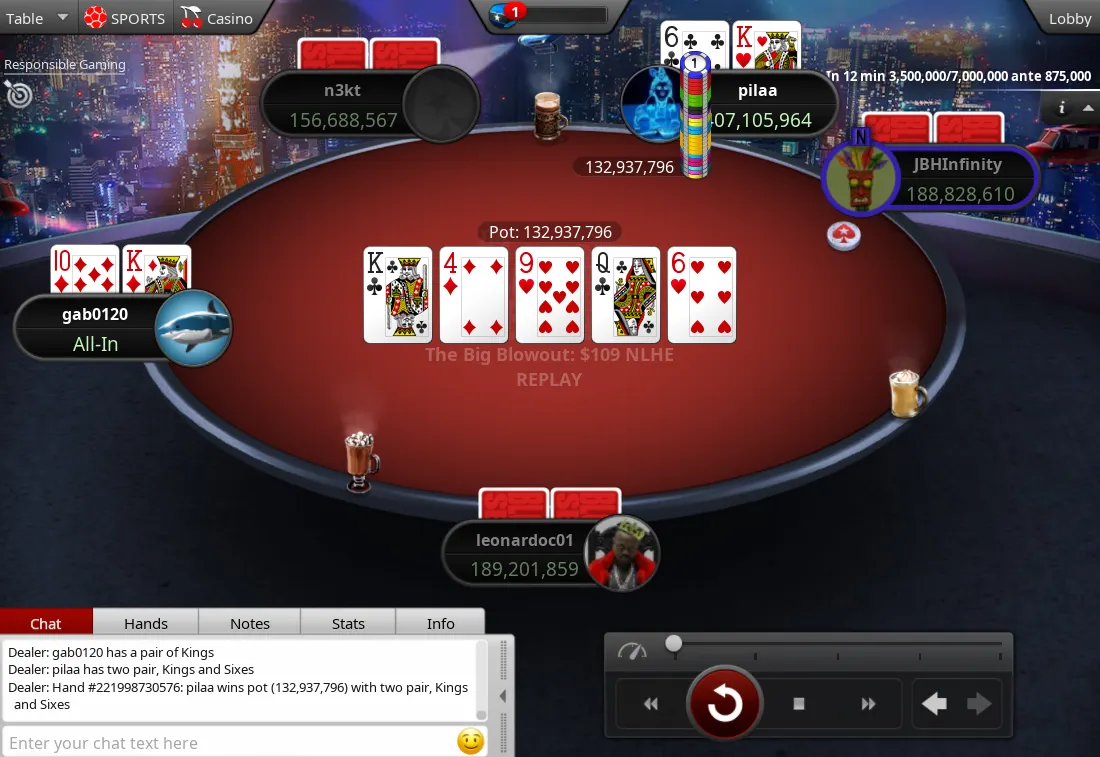This screenshot has width=1100, height=757.
Task: View the Info tab
Action: (x=441, y=623)
